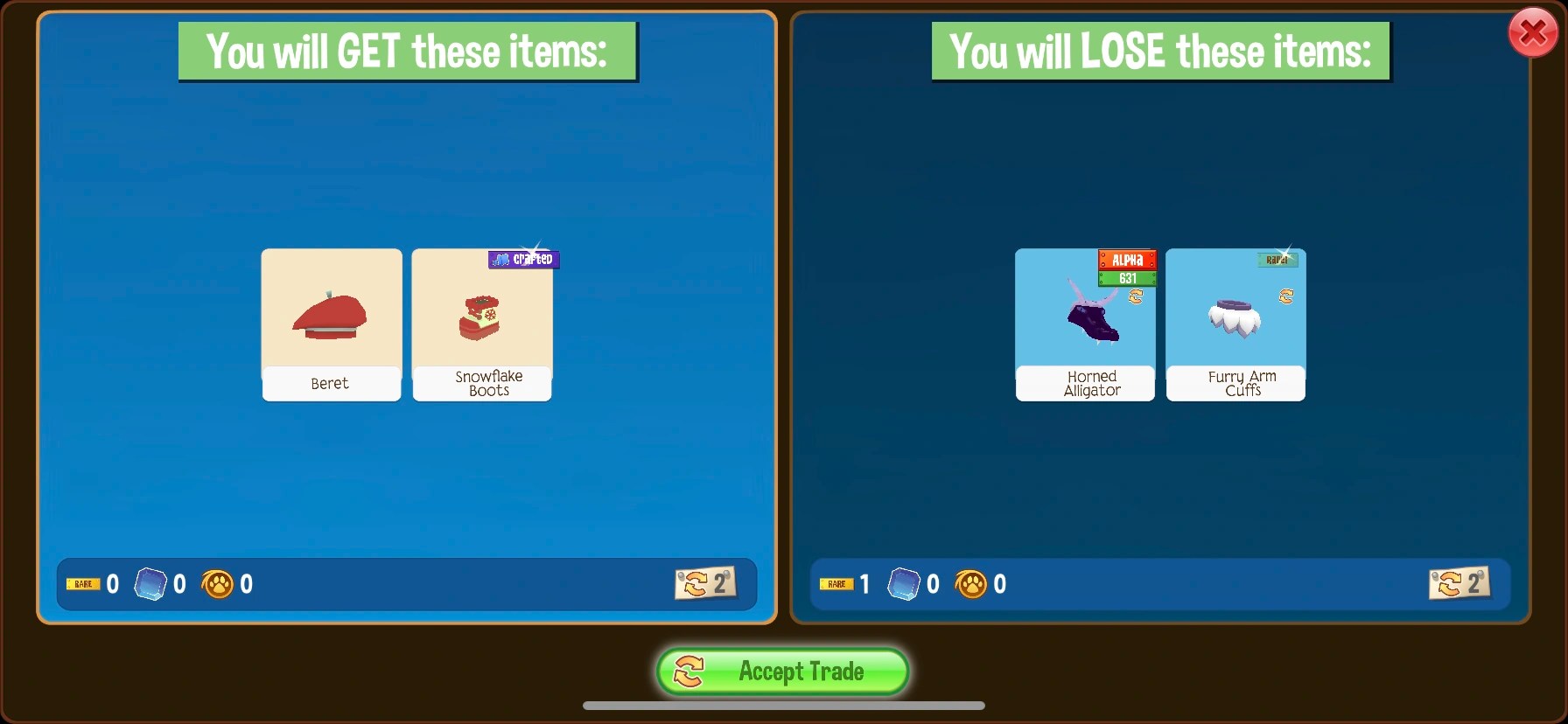This screenshot has height=724, width=1568.
Task: Click the swap arrows on the Furry Arm Cuffs card
Action: point(1285,296)
